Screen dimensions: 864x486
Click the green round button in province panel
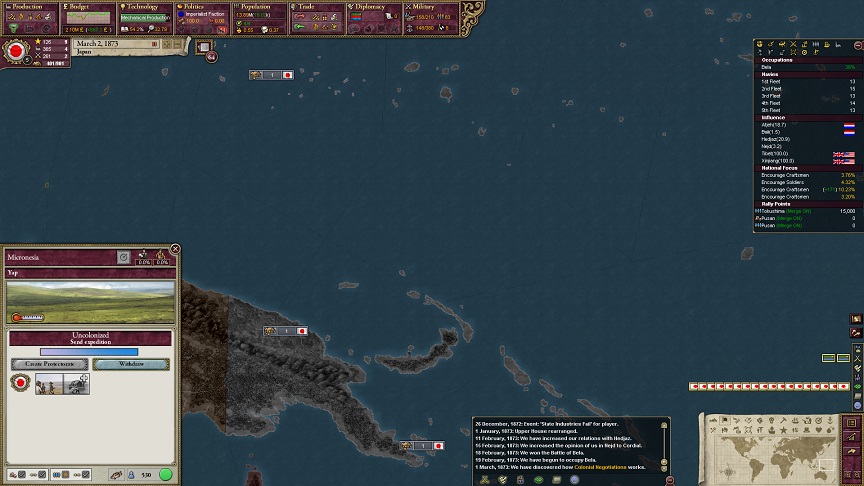click(x=166, y=474)
